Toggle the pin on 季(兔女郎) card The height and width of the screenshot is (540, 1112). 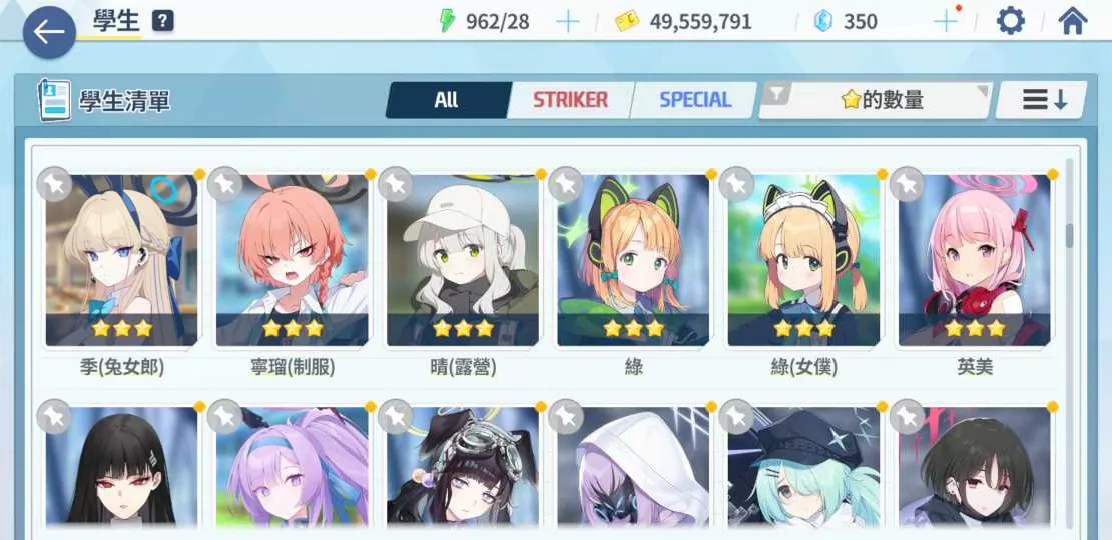pyautogui.click(x=53, y=184)
